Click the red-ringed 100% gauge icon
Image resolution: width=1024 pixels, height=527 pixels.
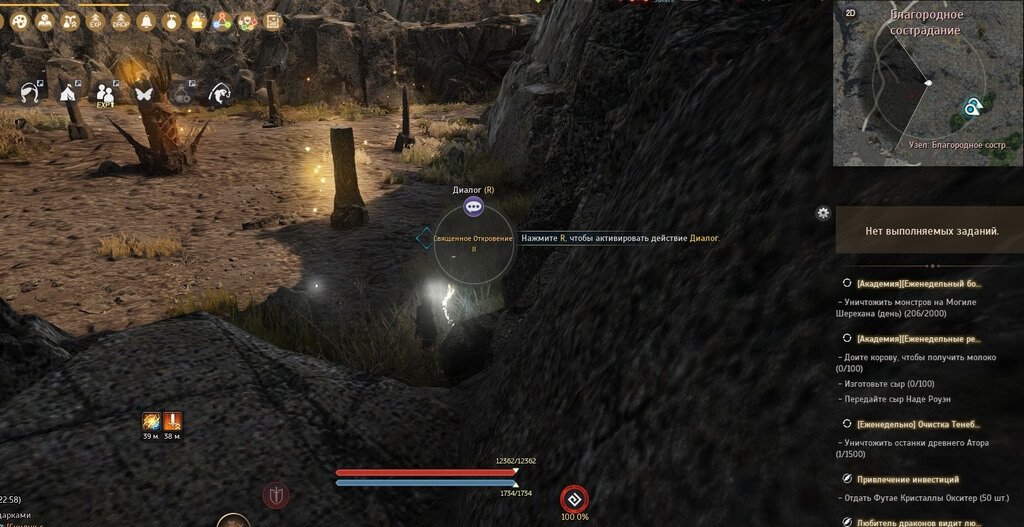click(x=574, y=498)
